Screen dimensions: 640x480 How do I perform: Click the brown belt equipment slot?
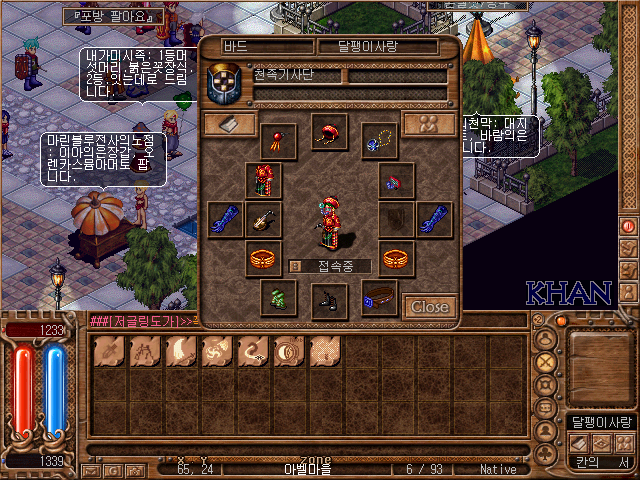379,297
